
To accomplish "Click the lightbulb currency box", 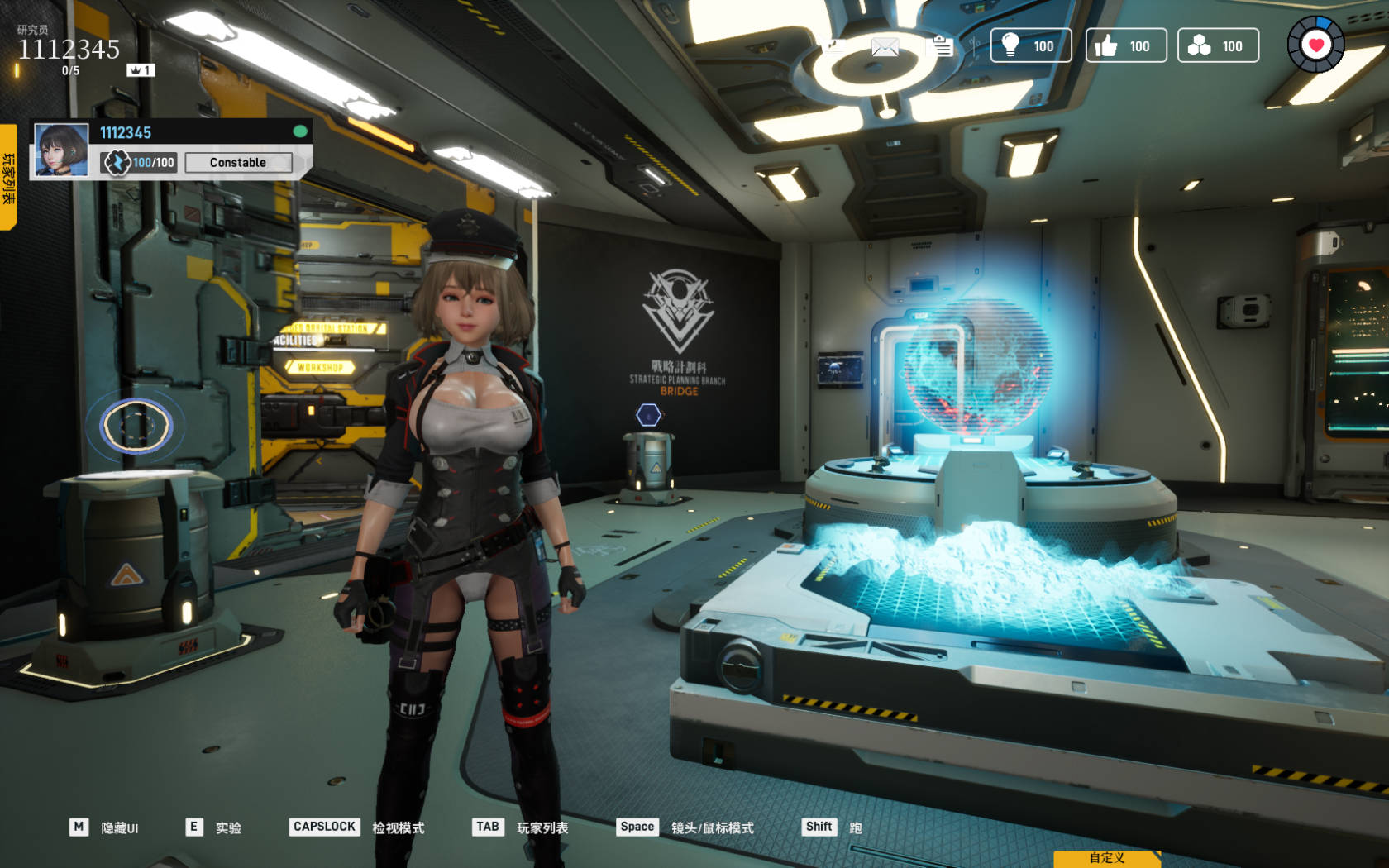I will tap(1030, 46).
